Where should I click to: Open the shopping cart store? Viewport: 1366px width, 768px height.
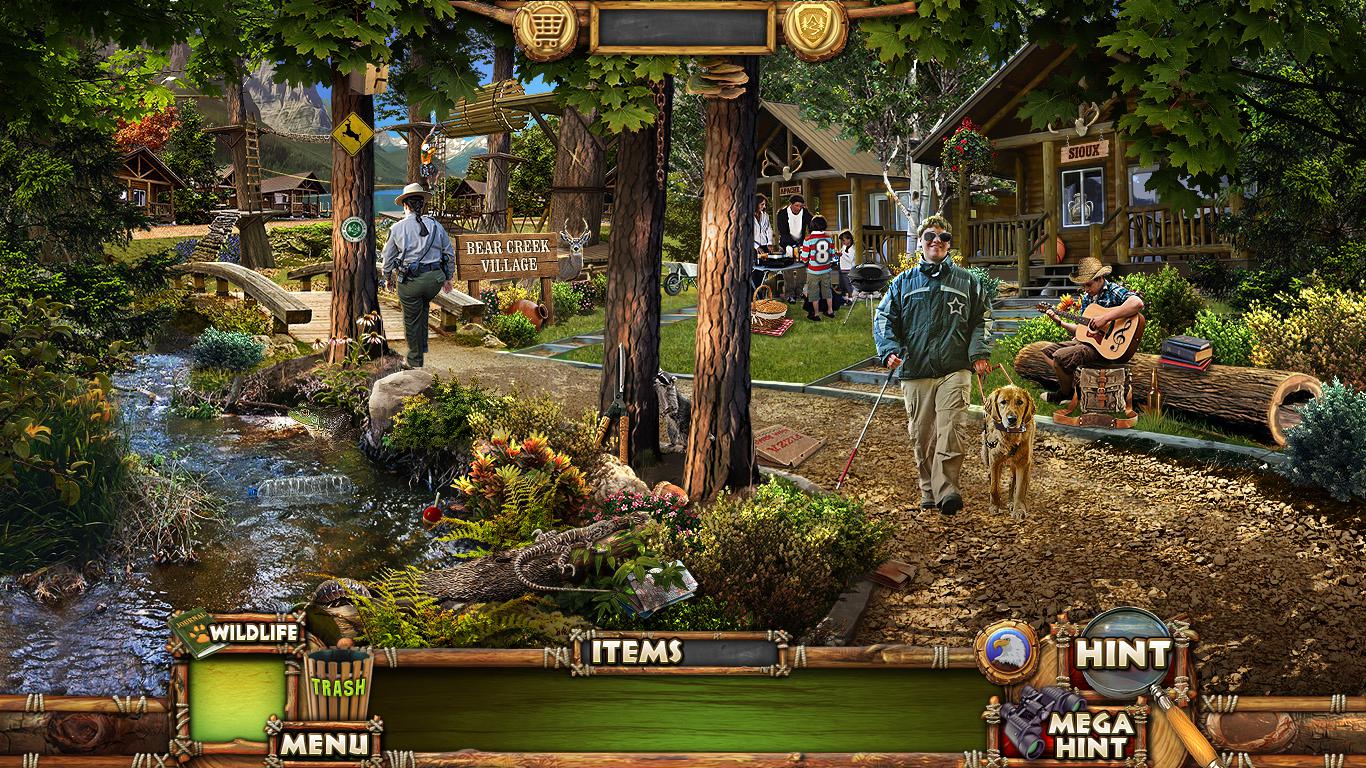click(x=546, y=28)
